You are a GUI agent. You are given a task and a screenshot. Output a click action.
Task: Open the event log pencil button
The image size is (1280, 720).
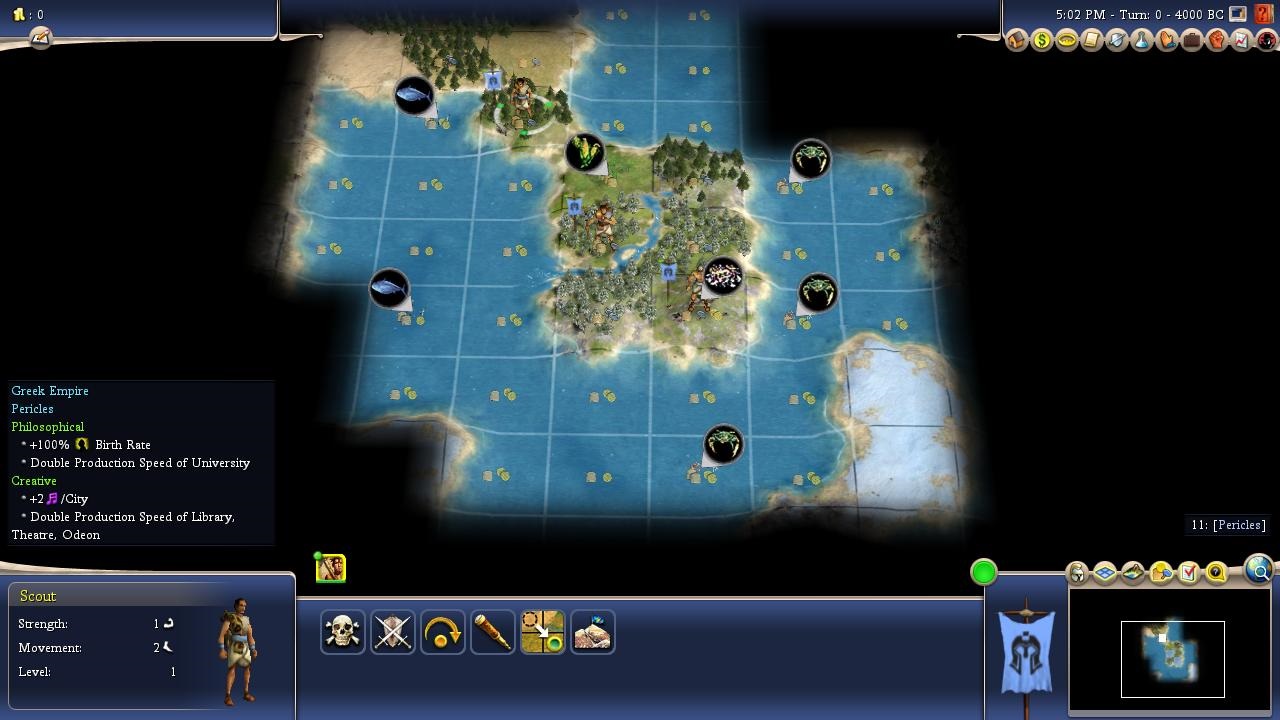coord(40,37)
